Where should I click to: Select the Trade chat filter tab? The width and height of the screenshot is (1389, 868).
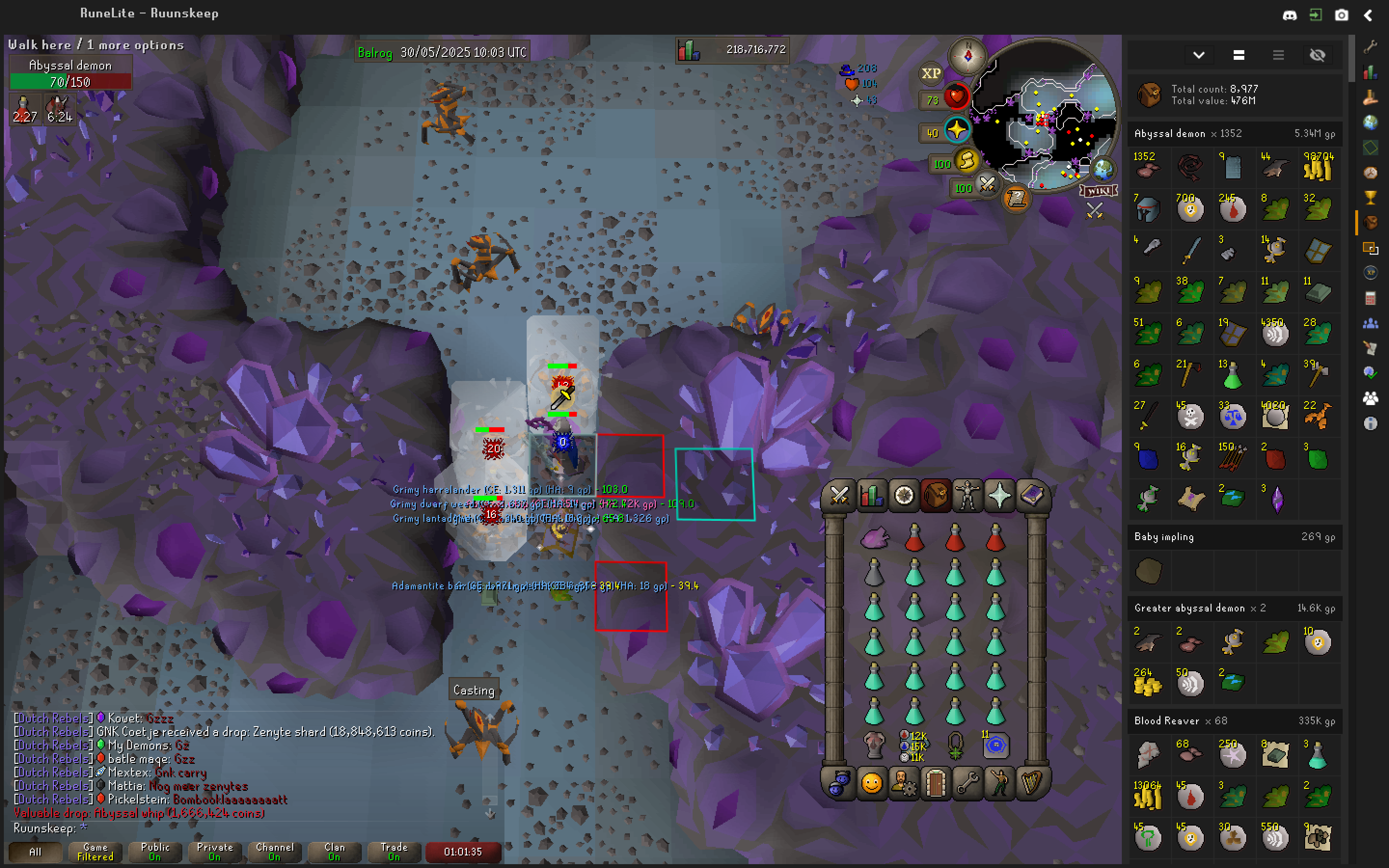(394, 852)
